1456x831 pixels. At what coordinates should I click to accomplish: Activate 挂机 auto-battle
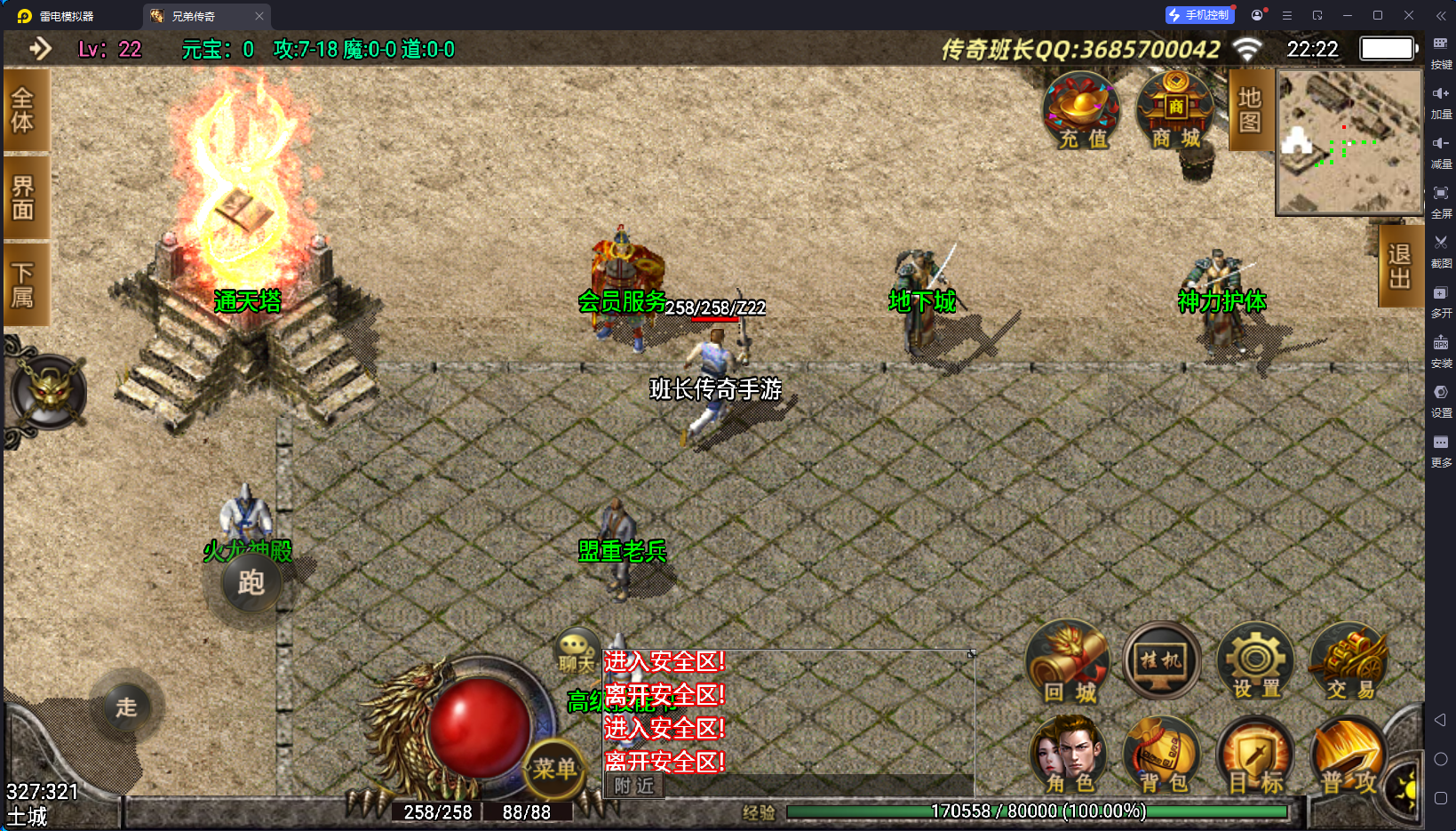coord(1161,662)
